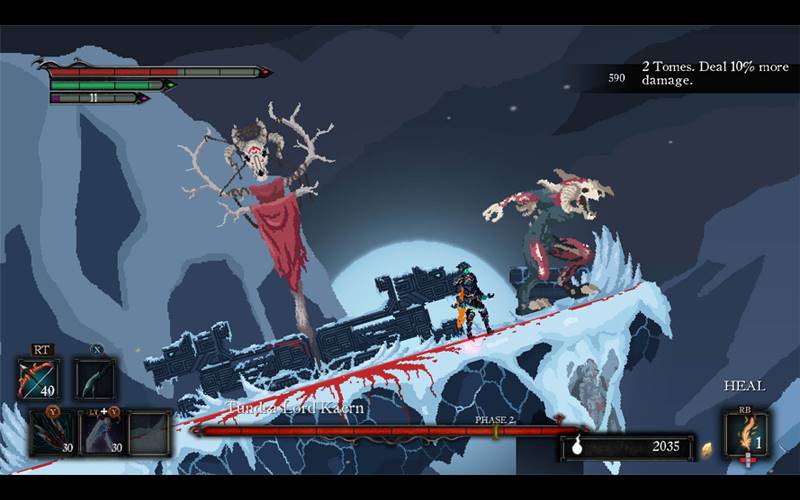Select the dark scythe weapon slot
Viewport: 800px width, 500px height.
pyautogui.click(x=94, y=379)
